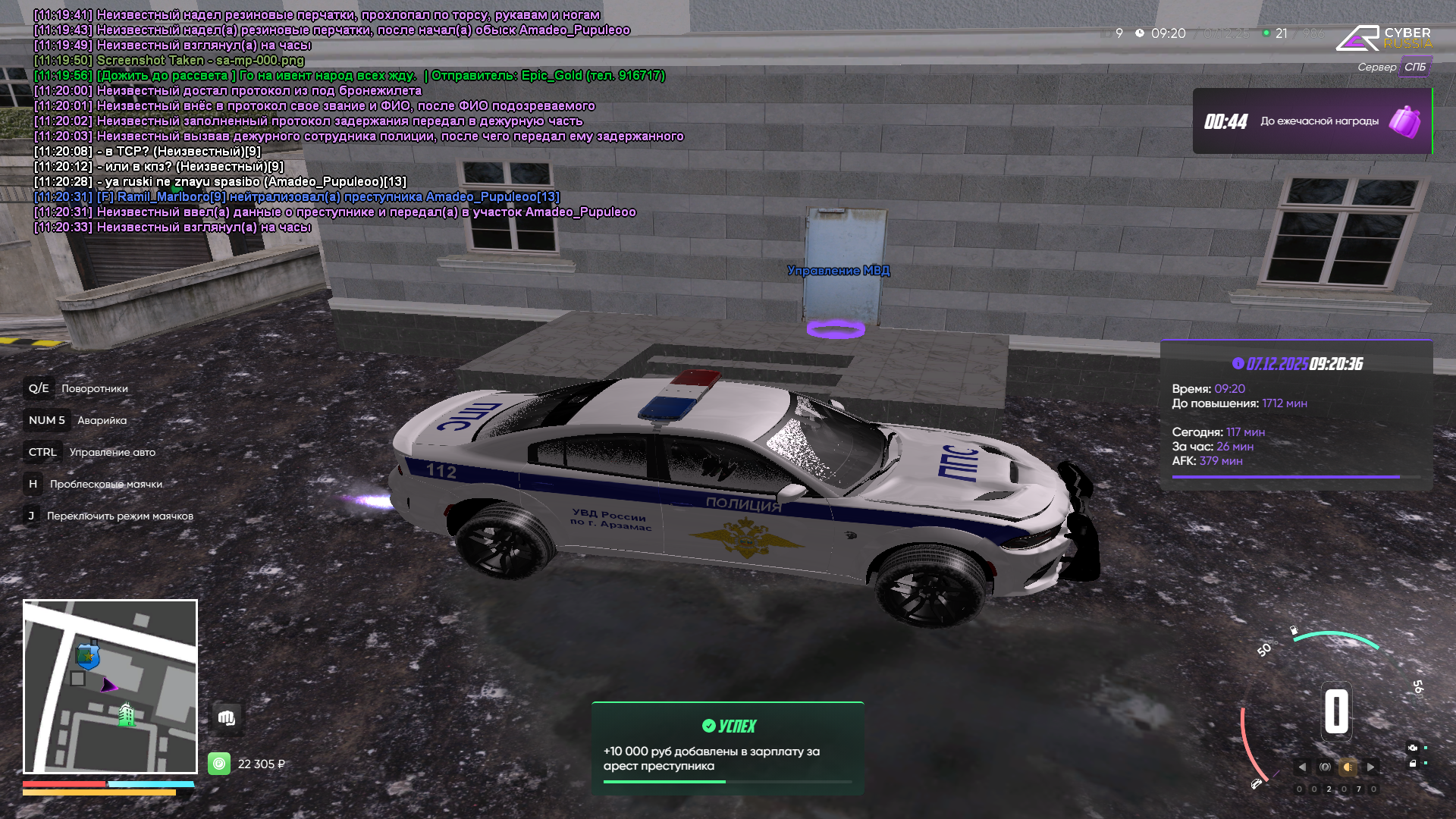
Task: Select the fist weapon slot
Action: tap(226, 717)
